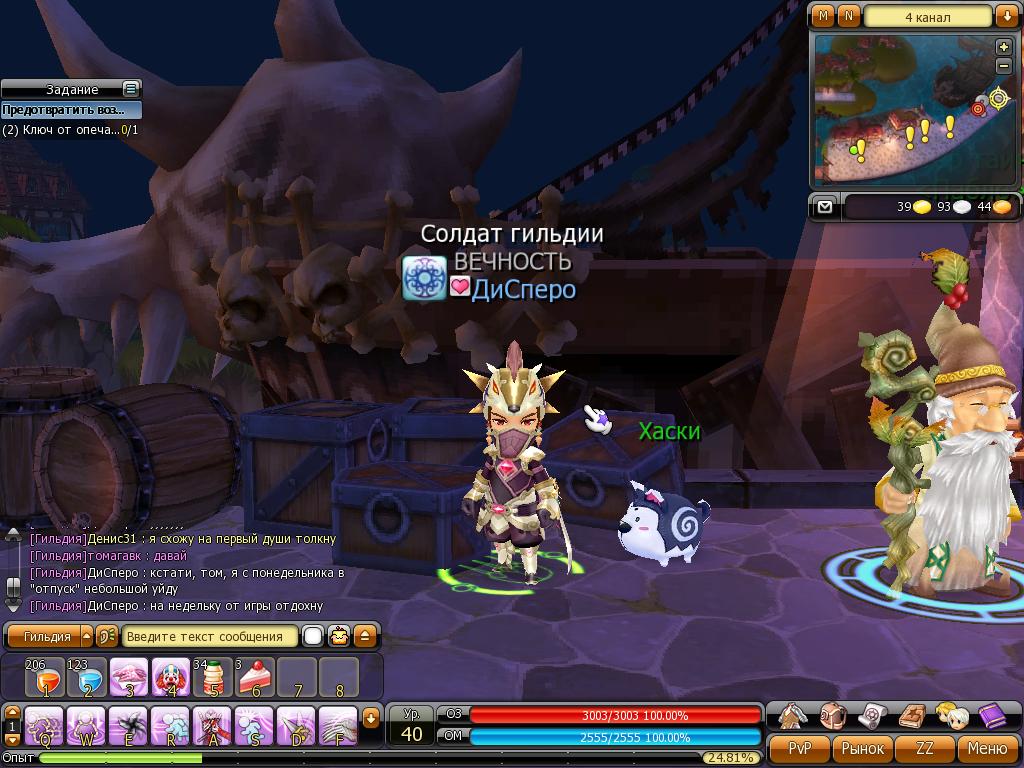This screenshot has width=1024, height=768.
Task: Click the chat message input field
Action: (x=208, y=636)
